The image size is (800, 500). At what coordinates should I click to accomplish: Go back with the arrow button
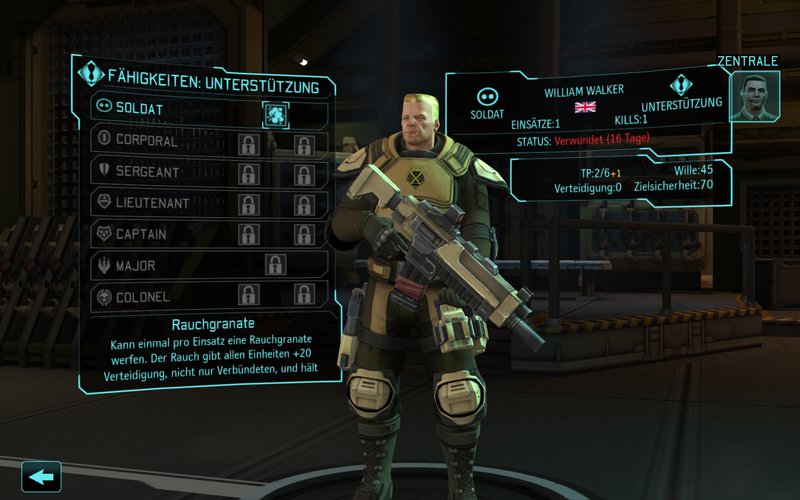pyautogui.click(x=41, y=476)
